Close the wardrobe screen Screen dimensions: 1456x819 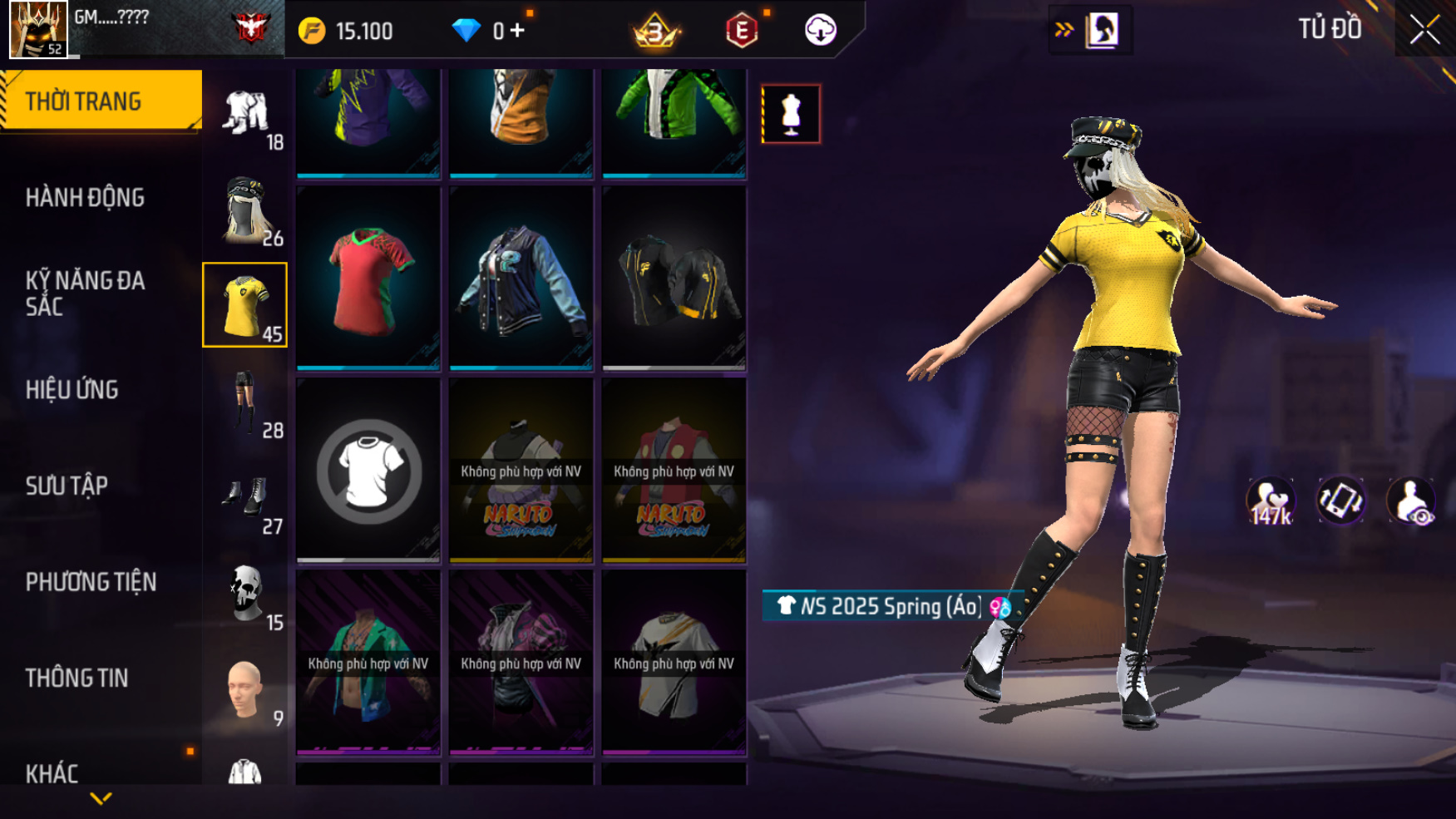[x=1424, y=31]
